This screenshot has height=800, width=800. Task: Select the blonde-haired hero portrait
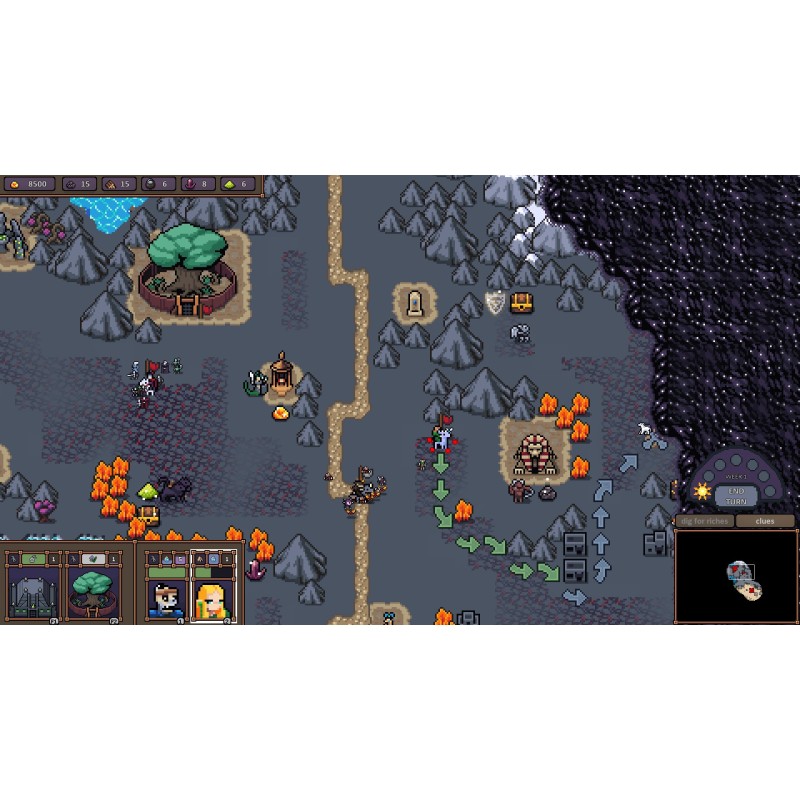[212, 598]
